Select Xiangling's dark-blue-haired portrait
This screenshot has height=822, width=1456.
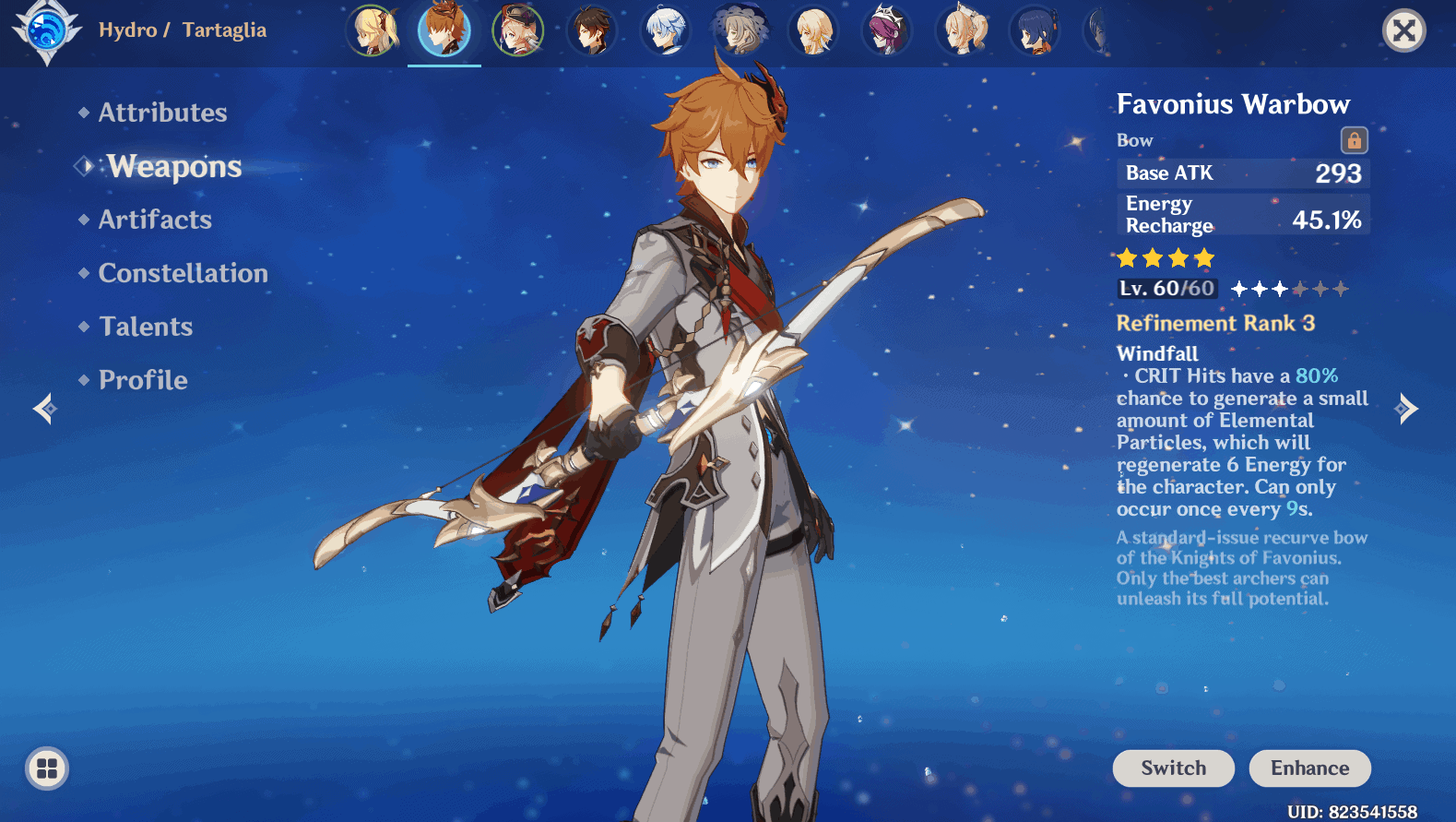pyautogui.click(x=1035, y=30)
